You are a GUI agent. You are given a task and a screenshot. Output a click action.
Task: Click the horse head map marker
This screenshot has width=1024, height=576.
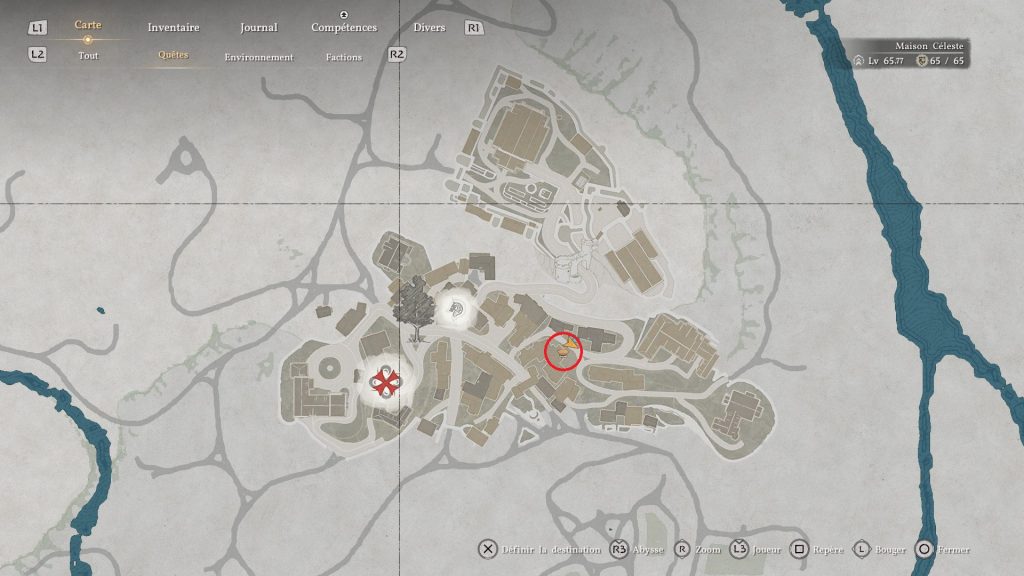457,307
